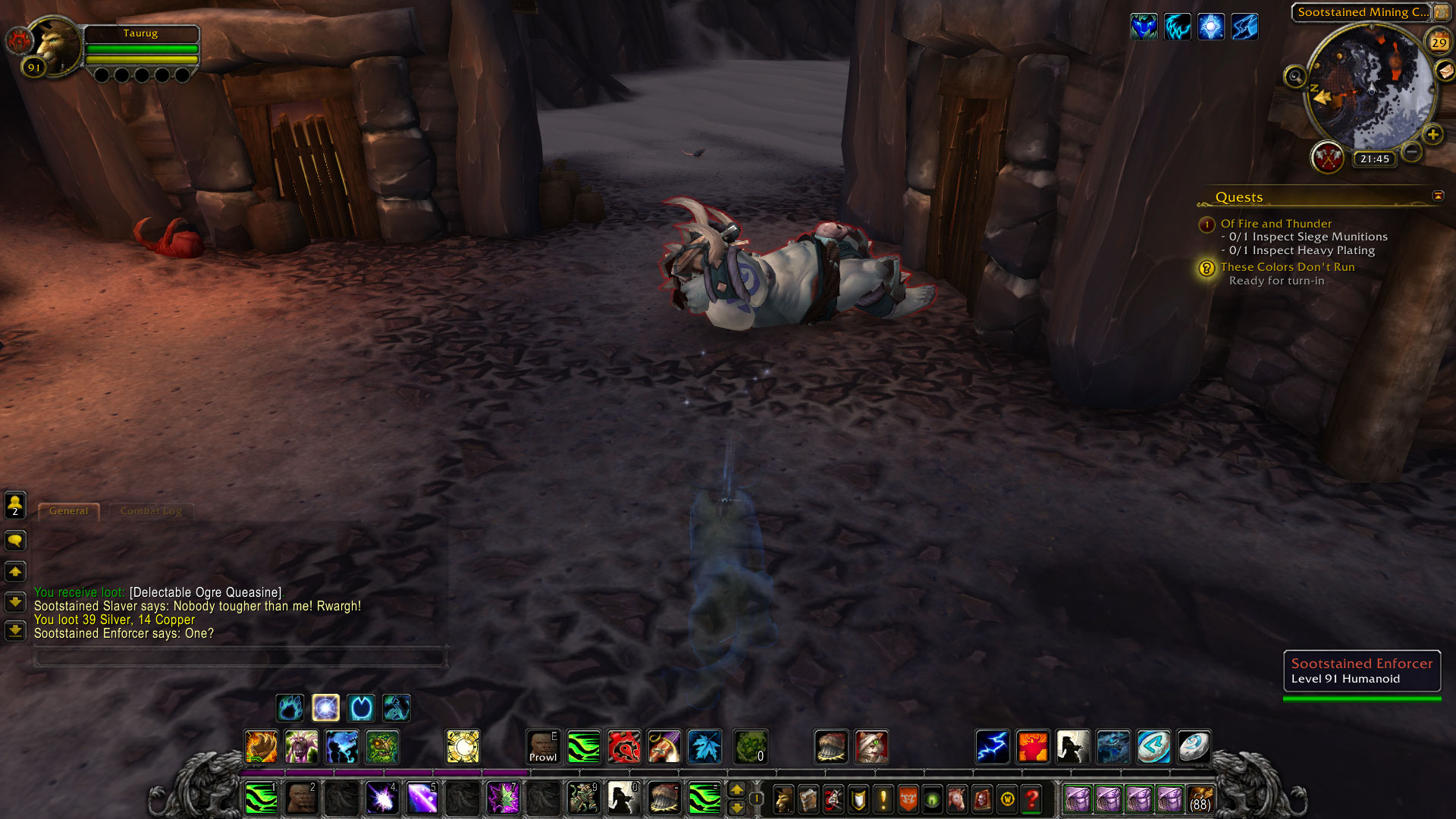
Task: Collapse the Quests tracker panel
Action: point(1438,196)
